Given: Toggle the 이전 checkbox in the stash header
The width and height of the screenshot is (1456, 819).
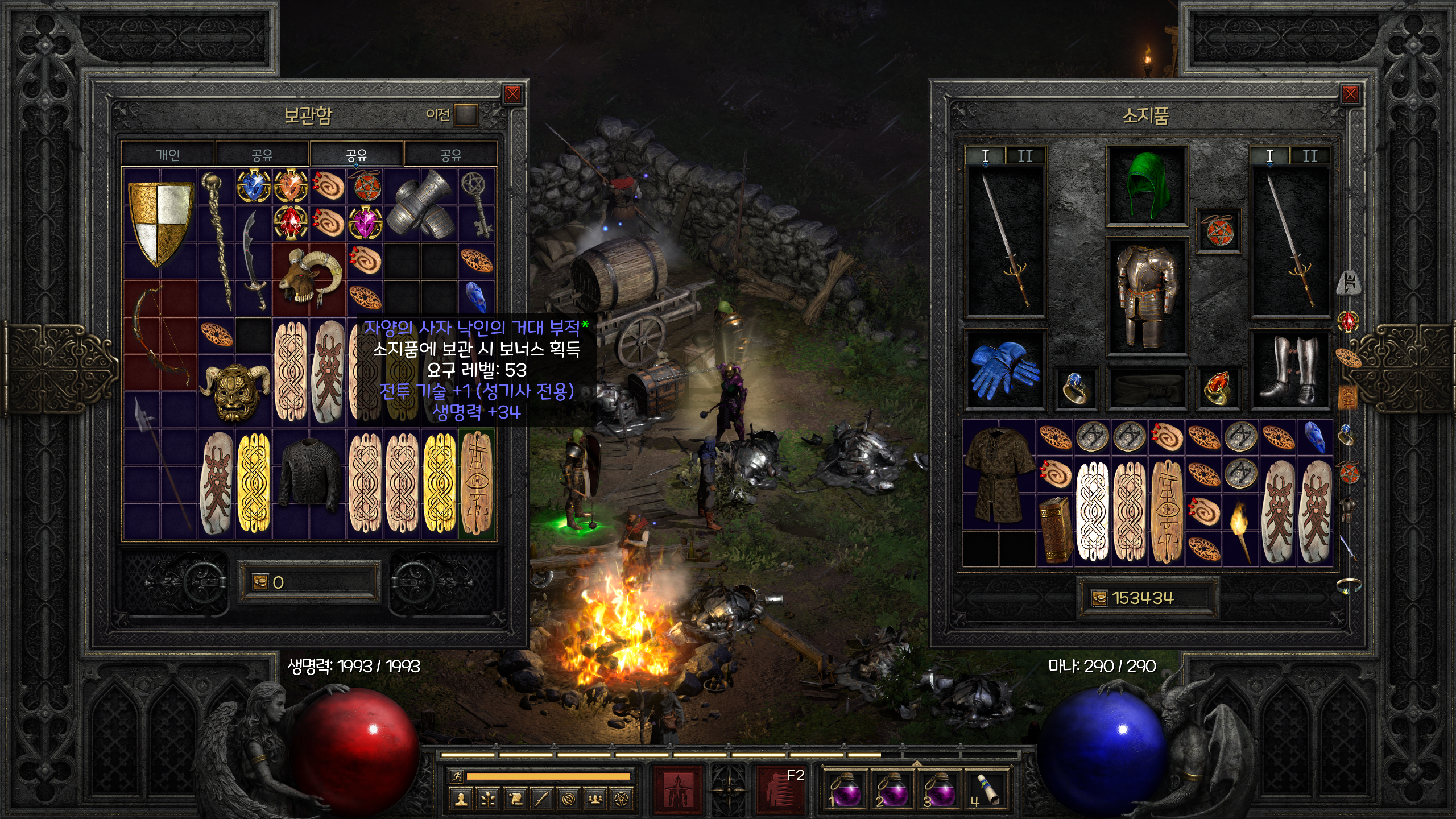Looking at the screenshot, I should pyautogui.click(x=466, y=115).
